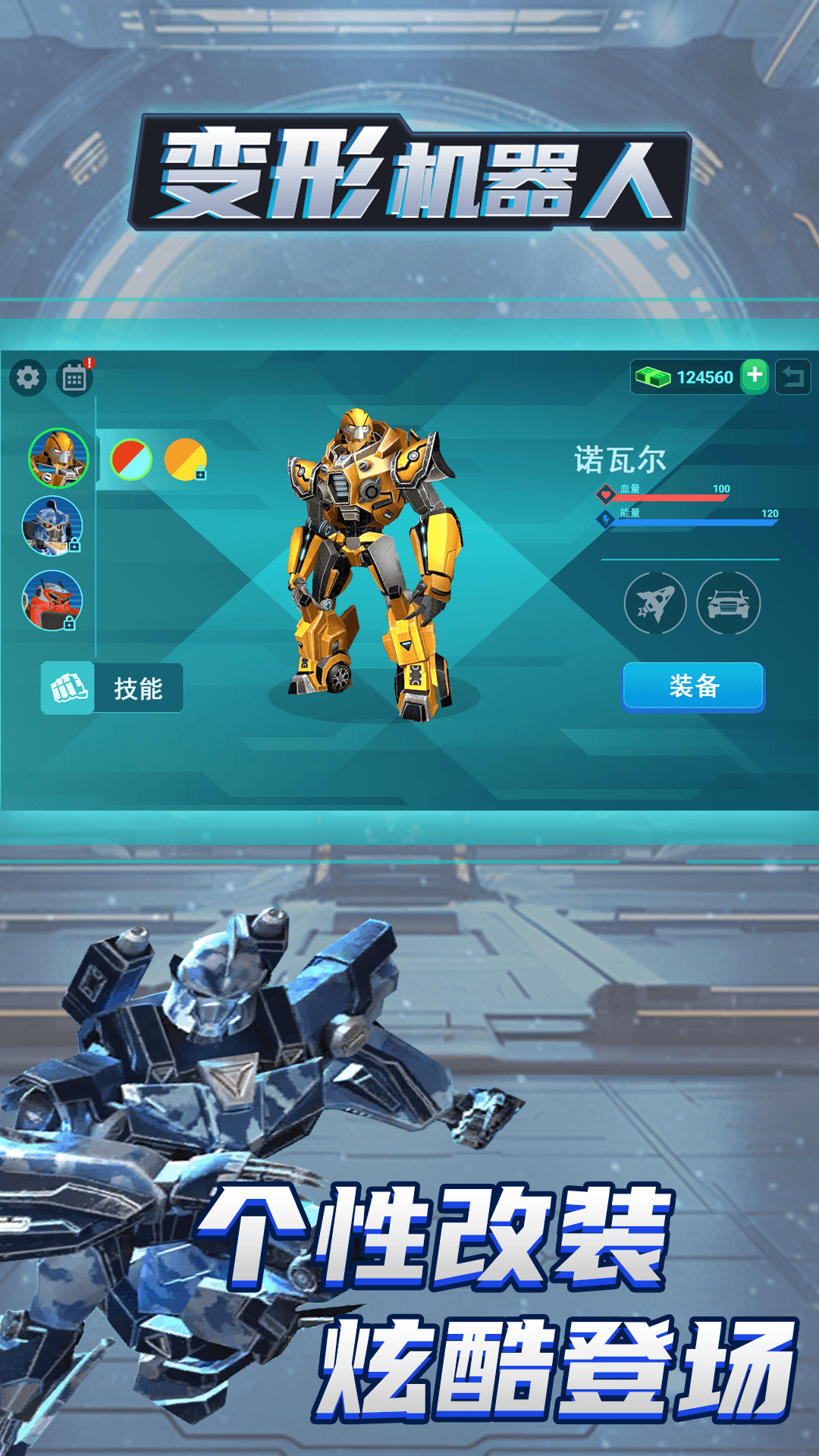Go back using the return arrow button

pyautogui.click(x=793, y=377)
